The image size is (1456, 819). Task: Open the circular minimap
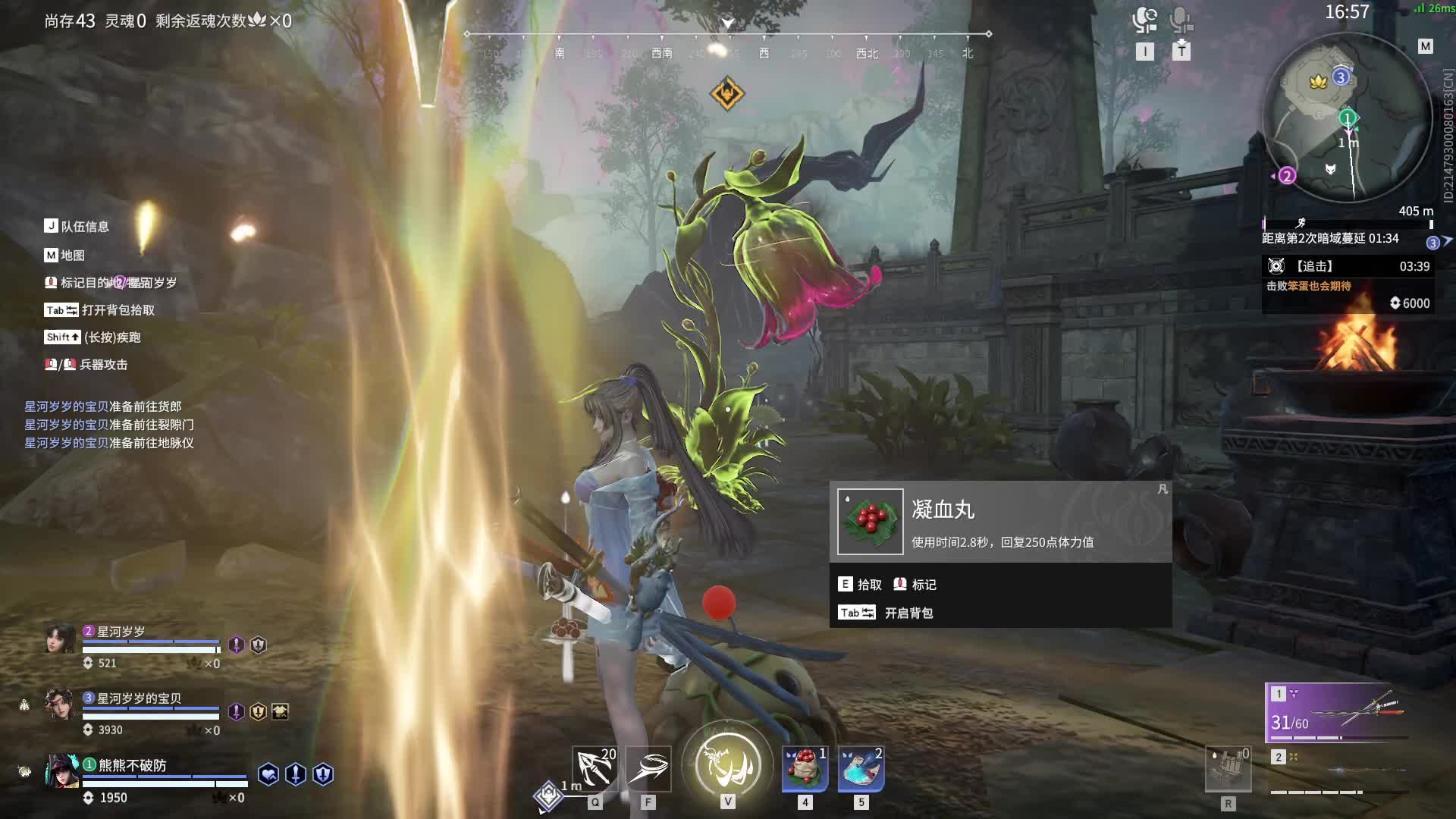pos(1347,119)
